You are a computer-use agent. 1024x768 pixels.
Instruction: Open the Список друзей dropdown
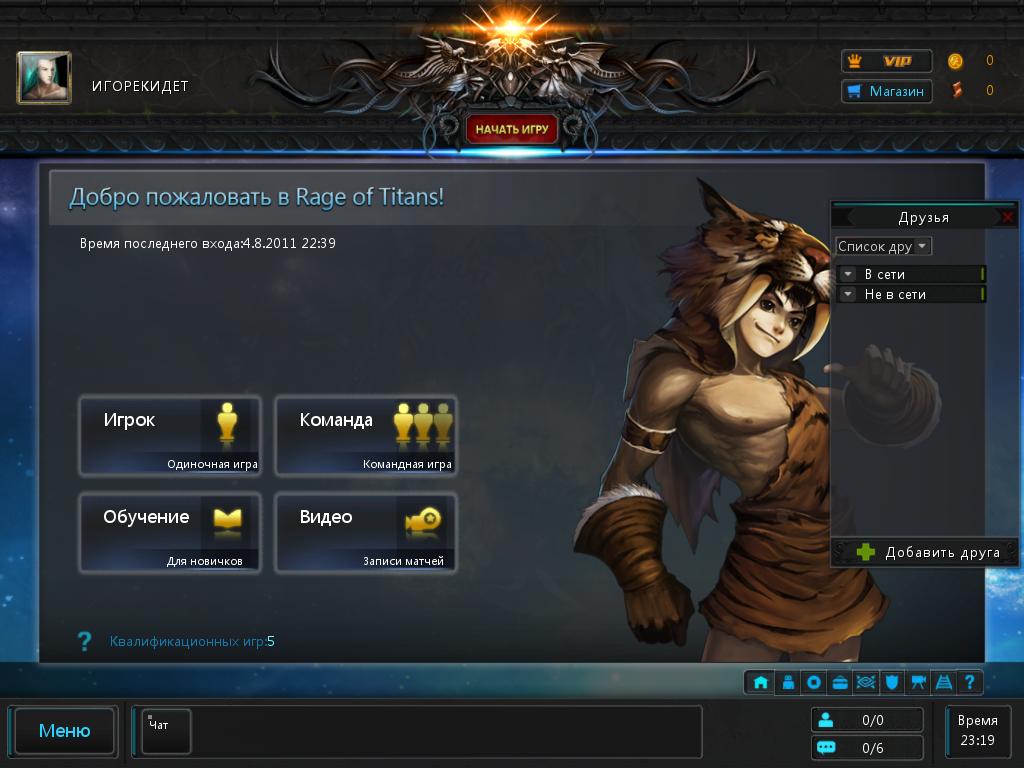coord(884,246)
